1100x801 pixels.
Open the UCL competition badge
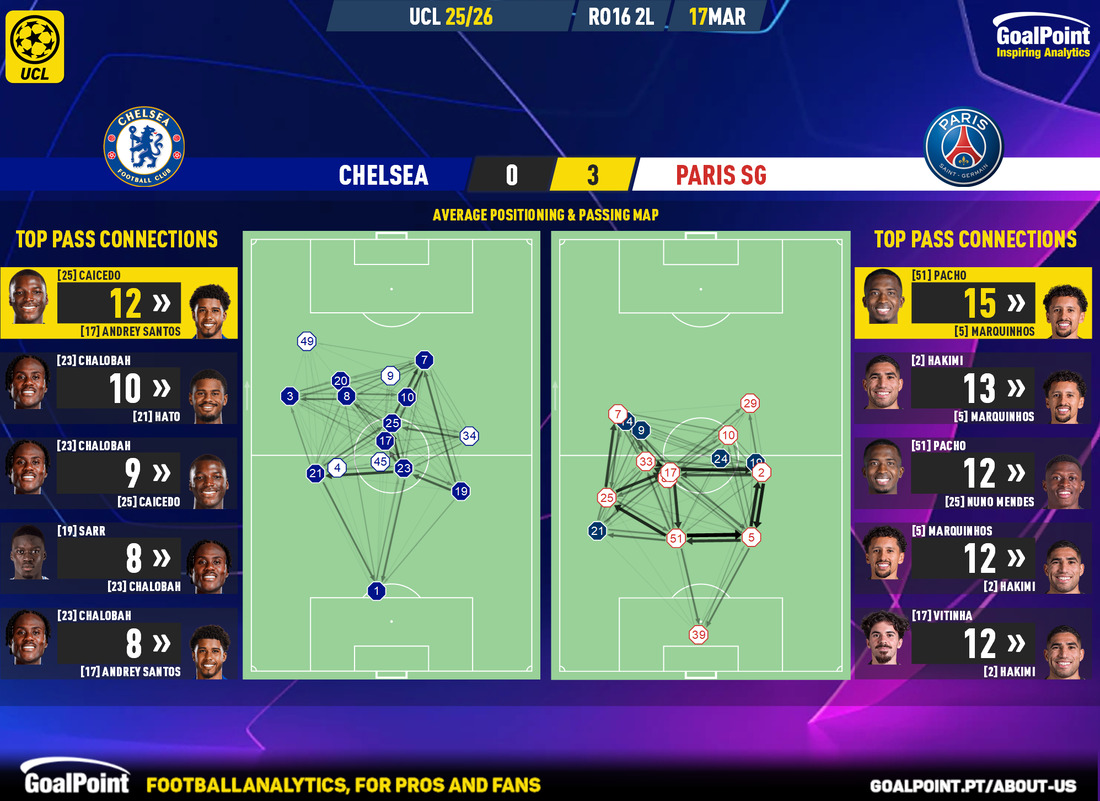click(x=35, y=46)
